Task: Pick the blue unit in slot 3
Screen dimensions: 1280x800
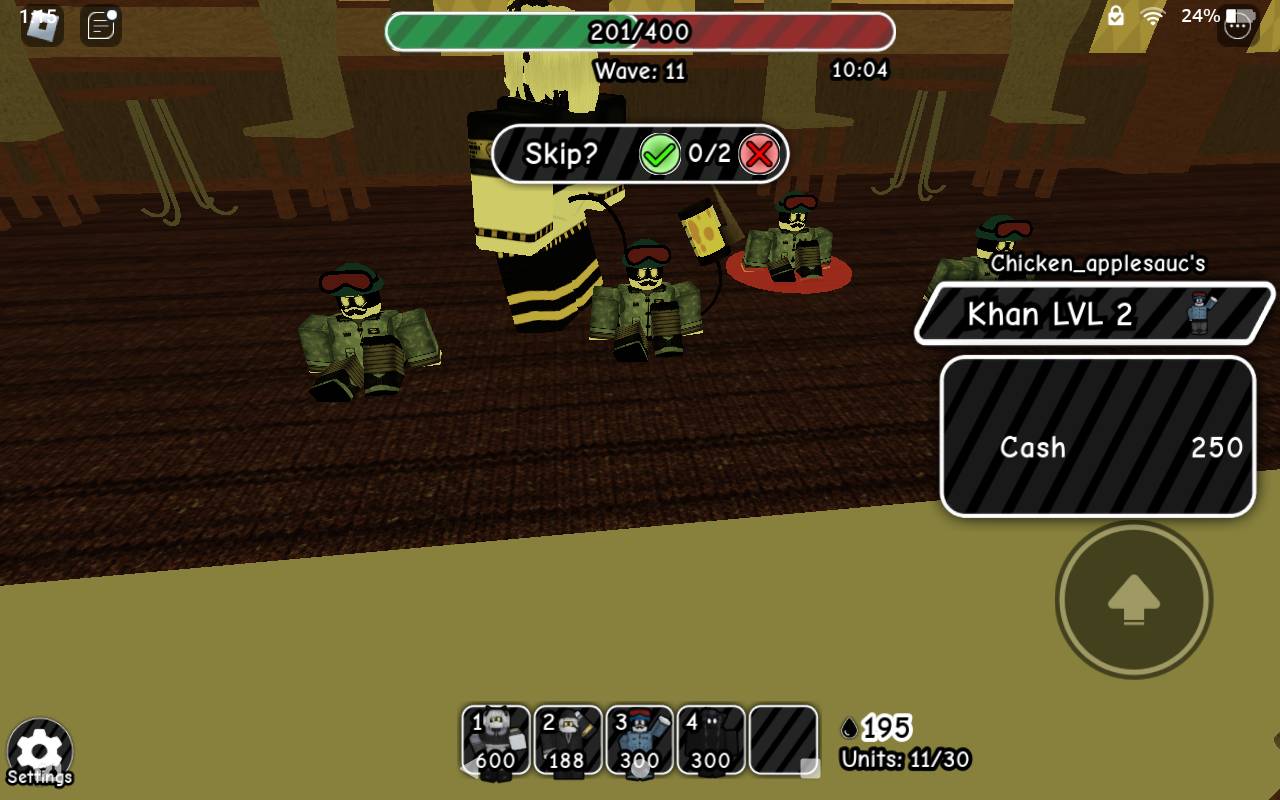Action: coord(639,740)
